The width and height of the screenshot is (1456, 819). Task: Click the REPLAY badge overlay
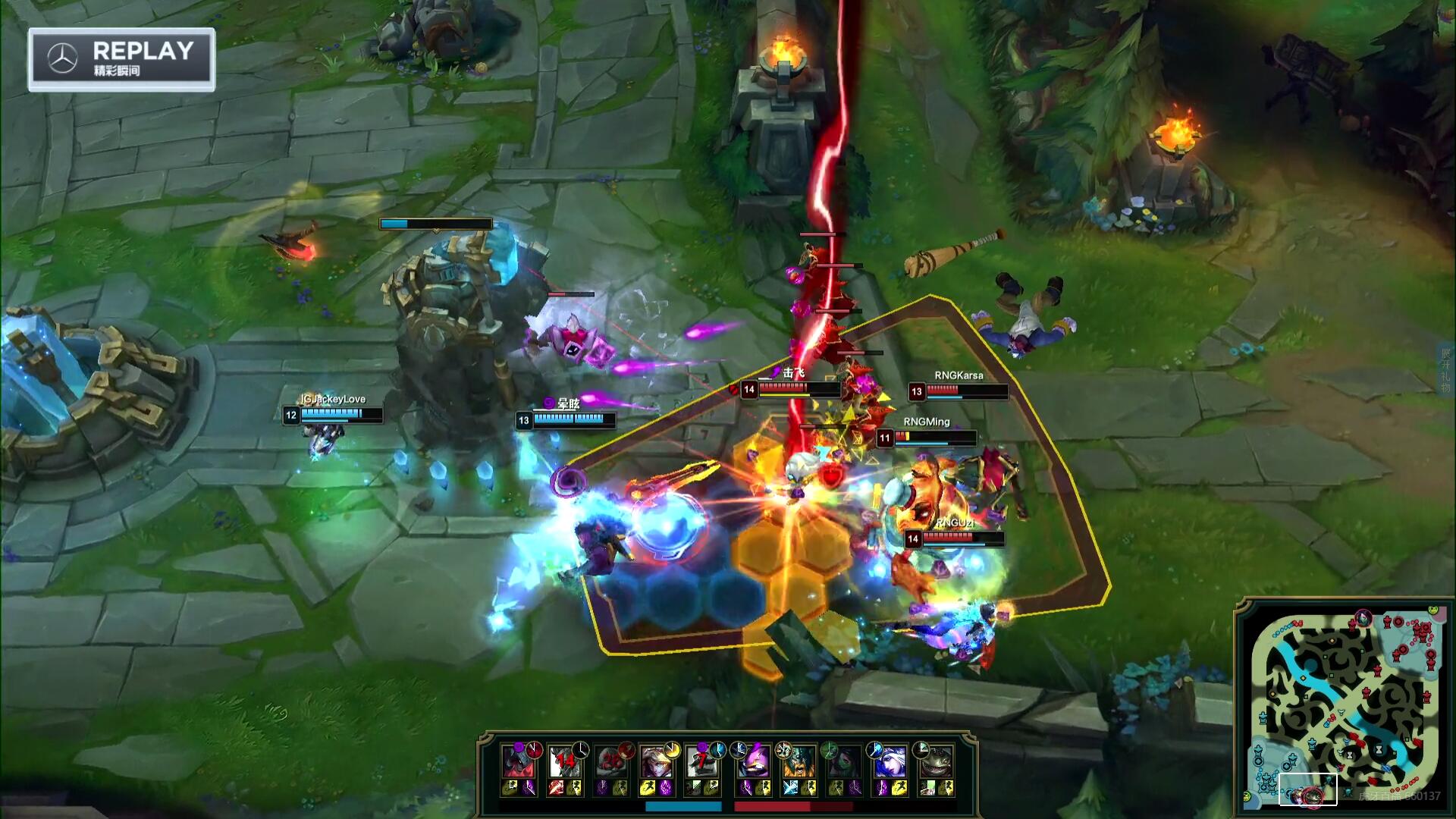point(121,59)
